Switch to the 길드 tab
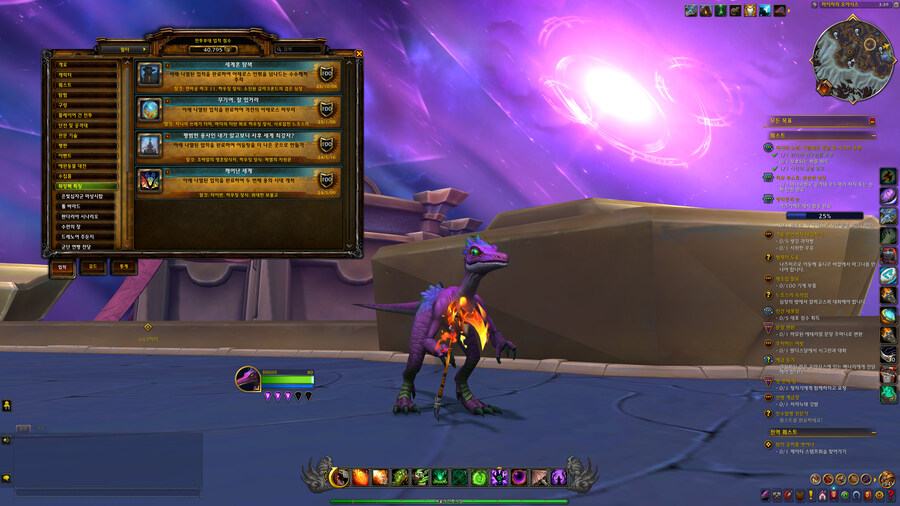The width and height of the screenshot is (900, 506). [x=92, y=267]
